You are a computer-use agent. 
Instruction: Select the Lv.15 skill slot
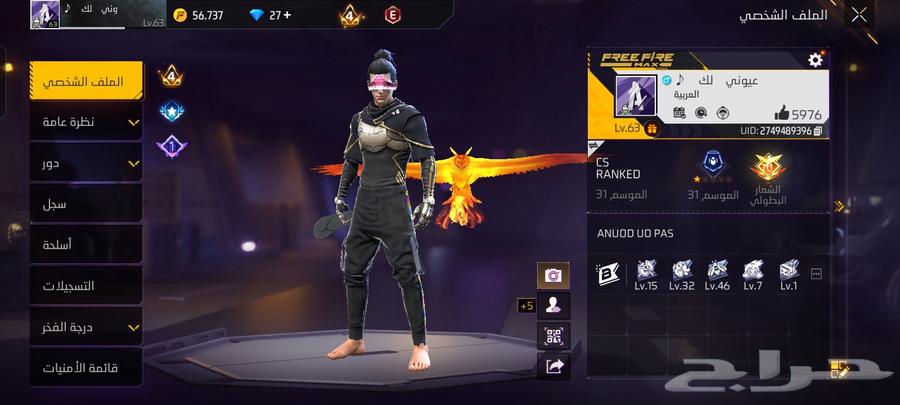point(645,271)
